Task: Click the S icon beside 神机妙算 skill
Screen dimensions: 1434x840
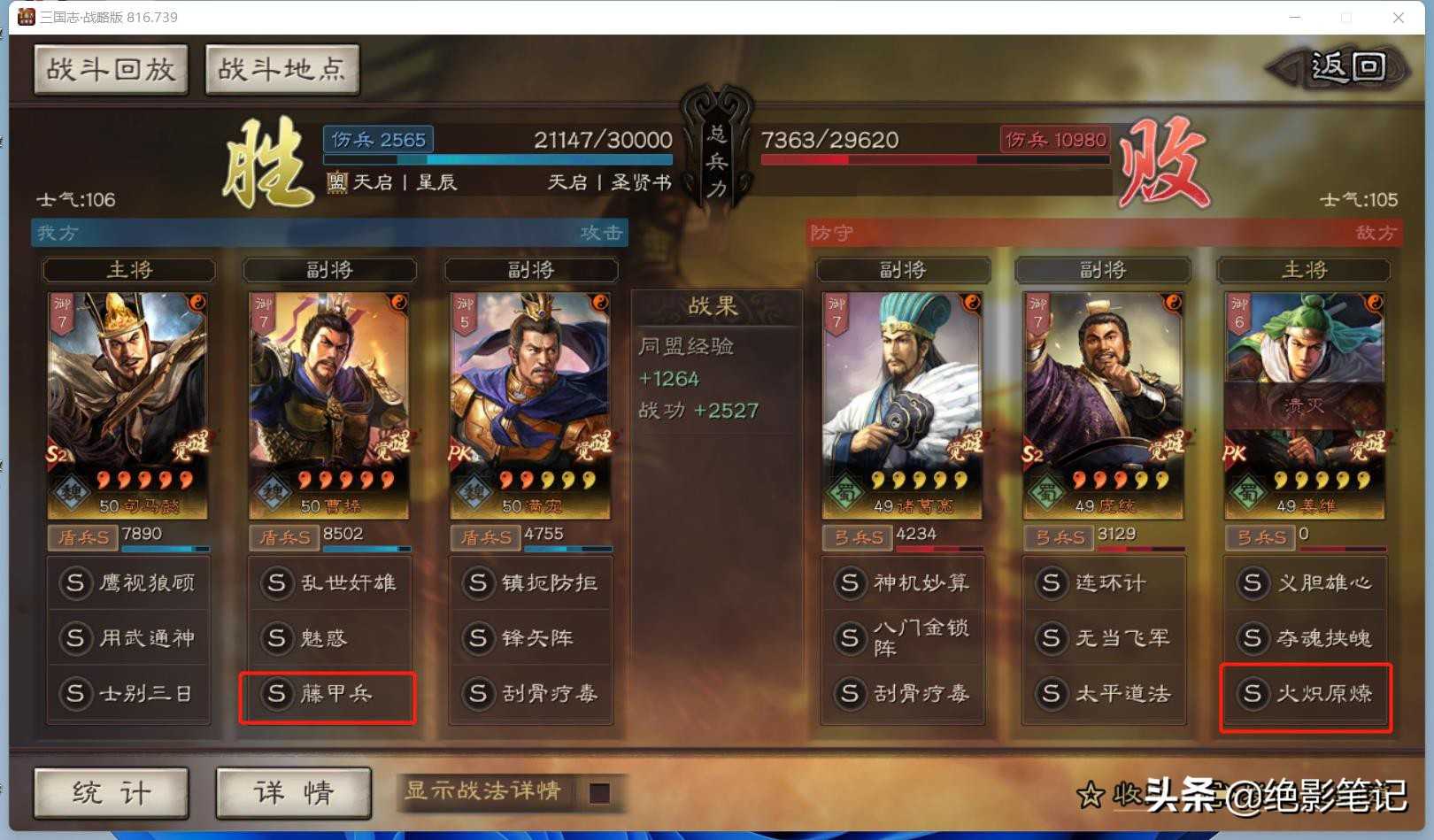Action: 850,582
